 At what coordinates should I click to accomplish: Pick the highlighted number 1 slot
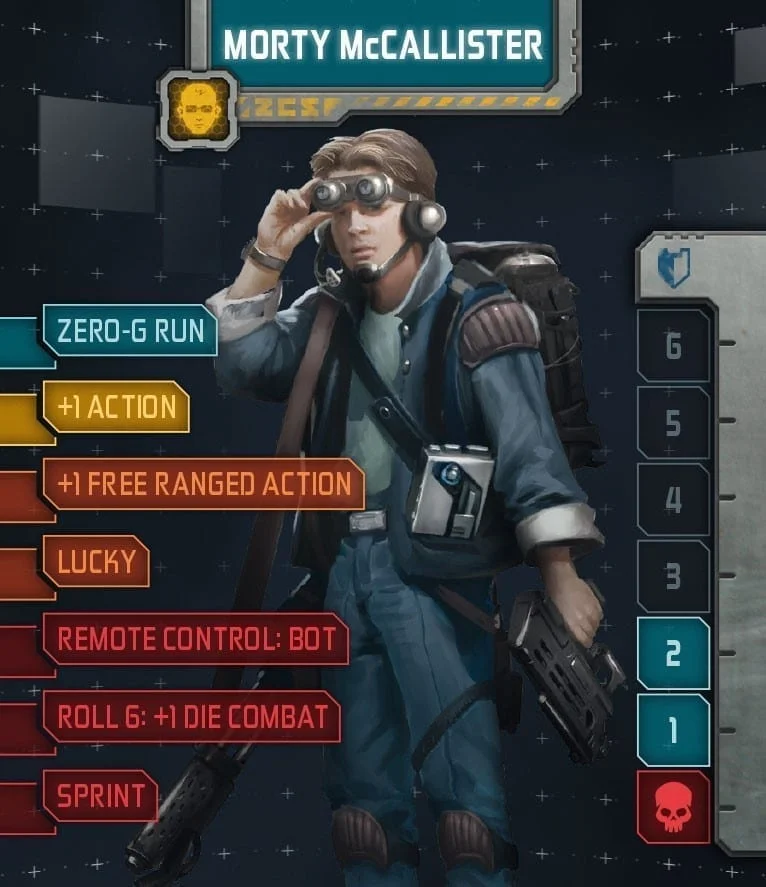click(x=673, y=731)
